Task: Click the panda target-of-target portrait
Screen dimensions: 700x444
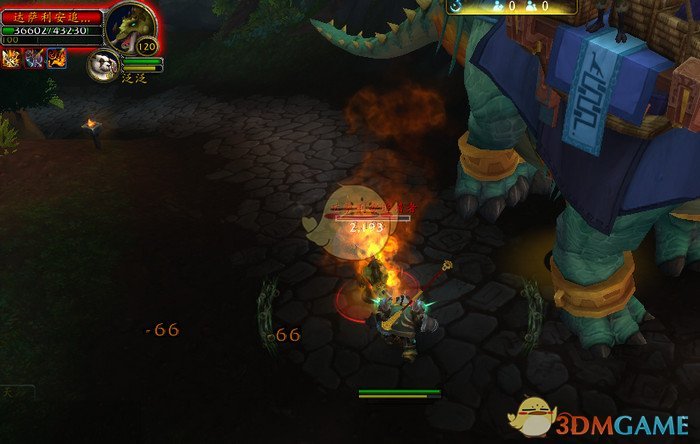Action: point(103,65)
